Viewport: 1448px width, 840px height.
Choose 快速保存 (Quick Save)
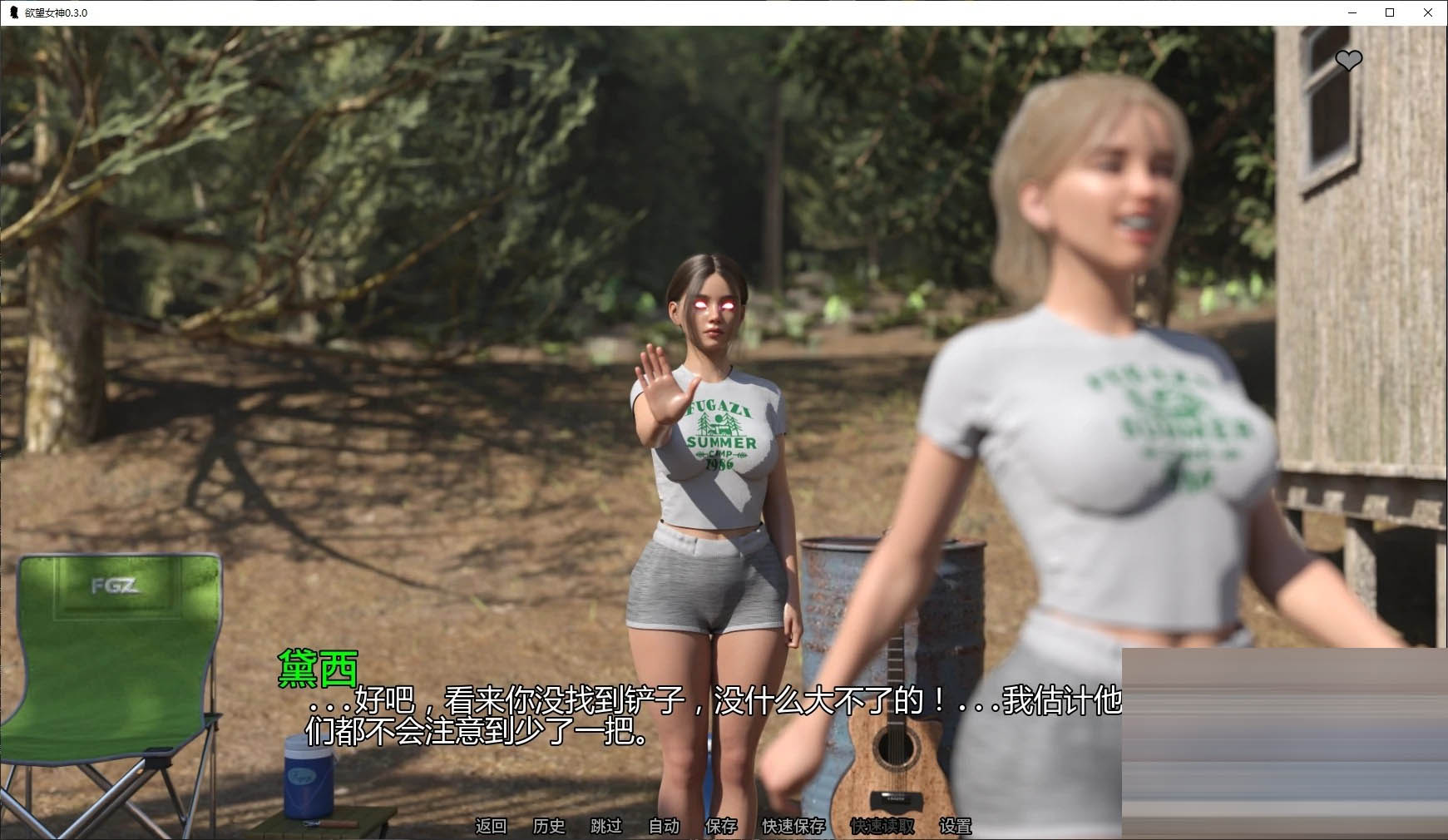coord(794,826)
